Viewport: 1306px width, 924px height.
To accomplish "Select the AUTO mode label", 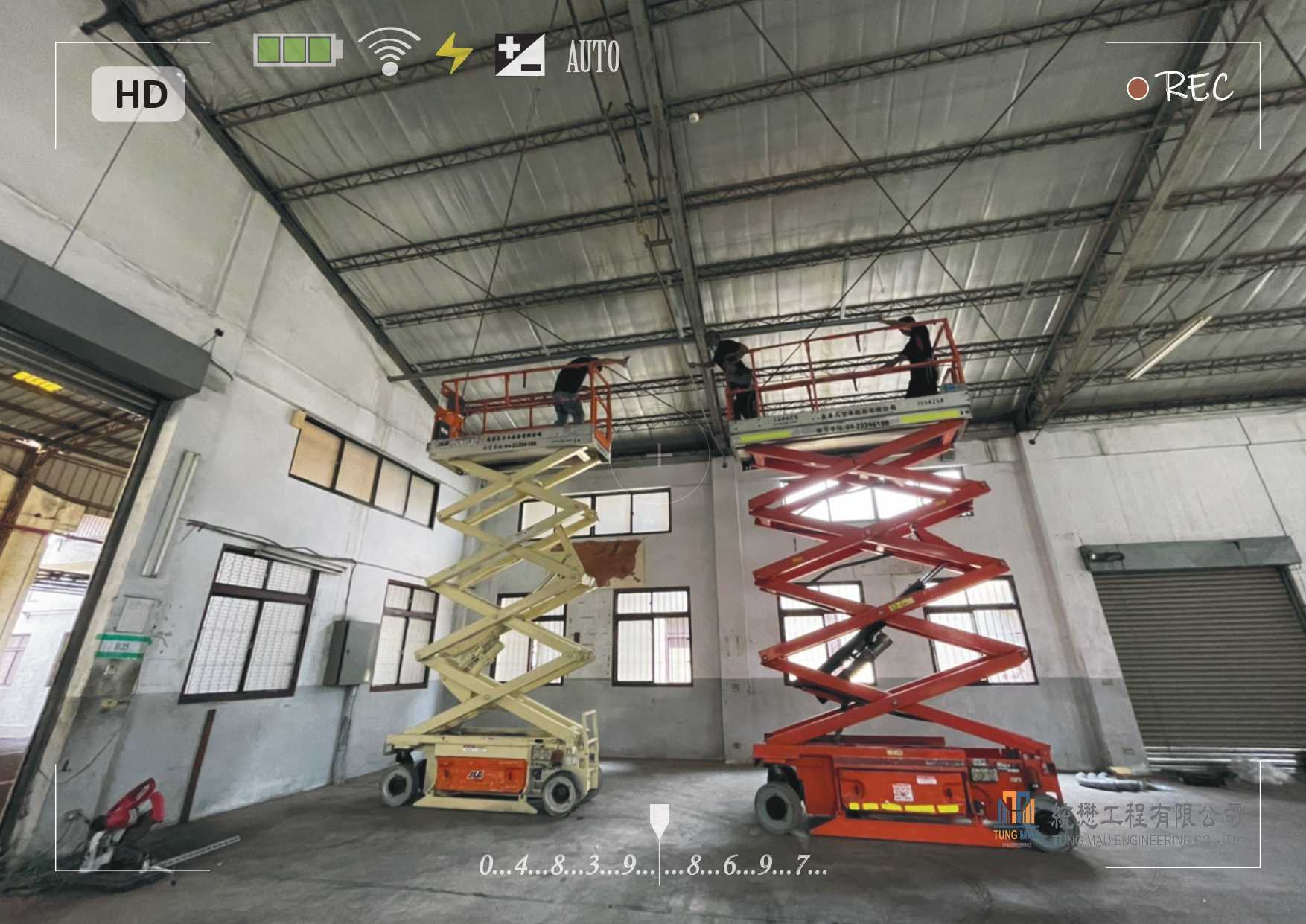I will 593,57.
